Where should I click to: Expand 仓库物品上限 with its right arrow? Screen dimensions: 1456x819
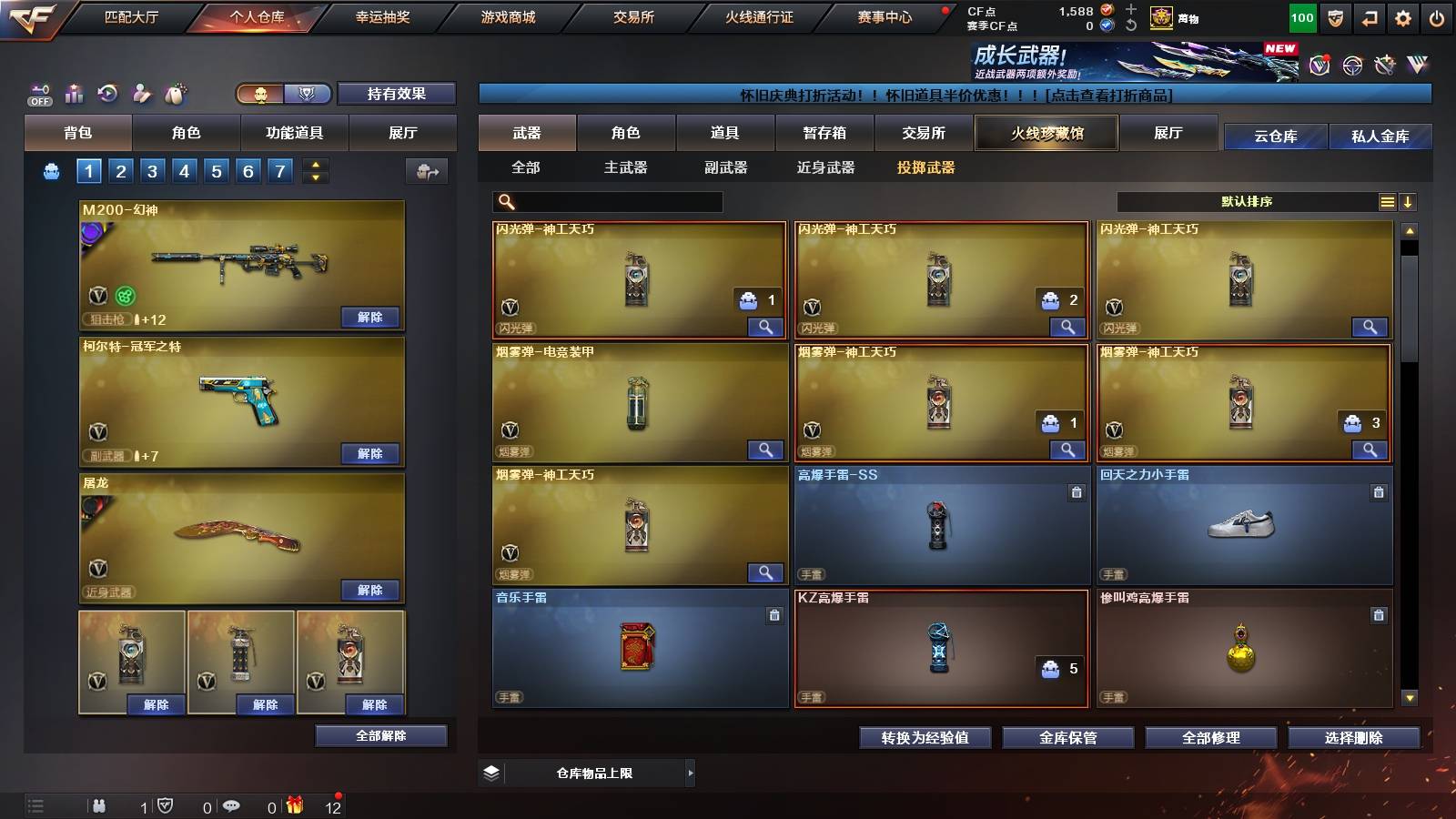690,773
